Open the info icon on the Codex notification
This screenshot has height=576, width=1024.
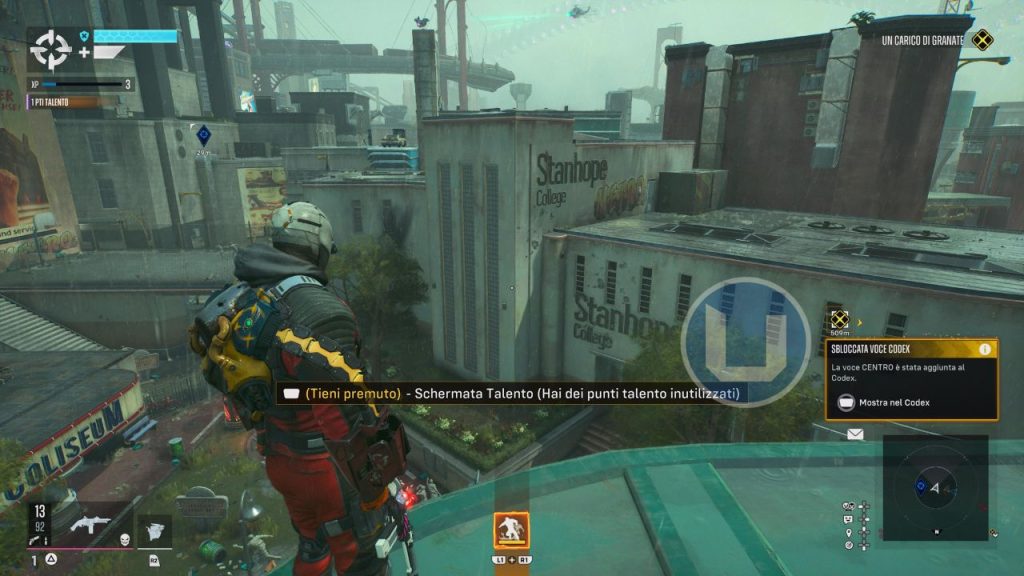click(985, 349)
